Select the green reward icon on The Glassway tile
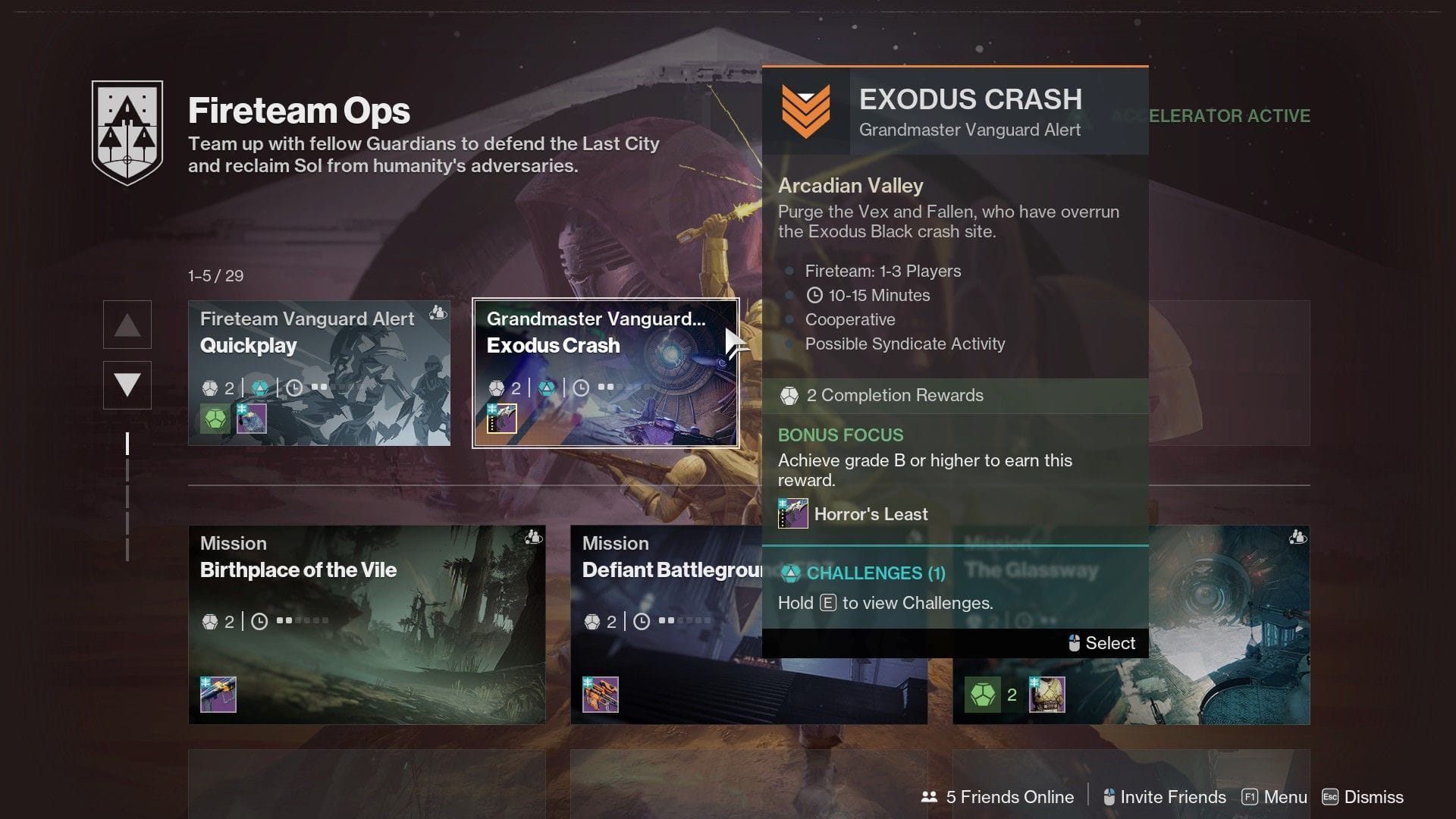Screen dimensions: 1456x819 tap(984, 693)
